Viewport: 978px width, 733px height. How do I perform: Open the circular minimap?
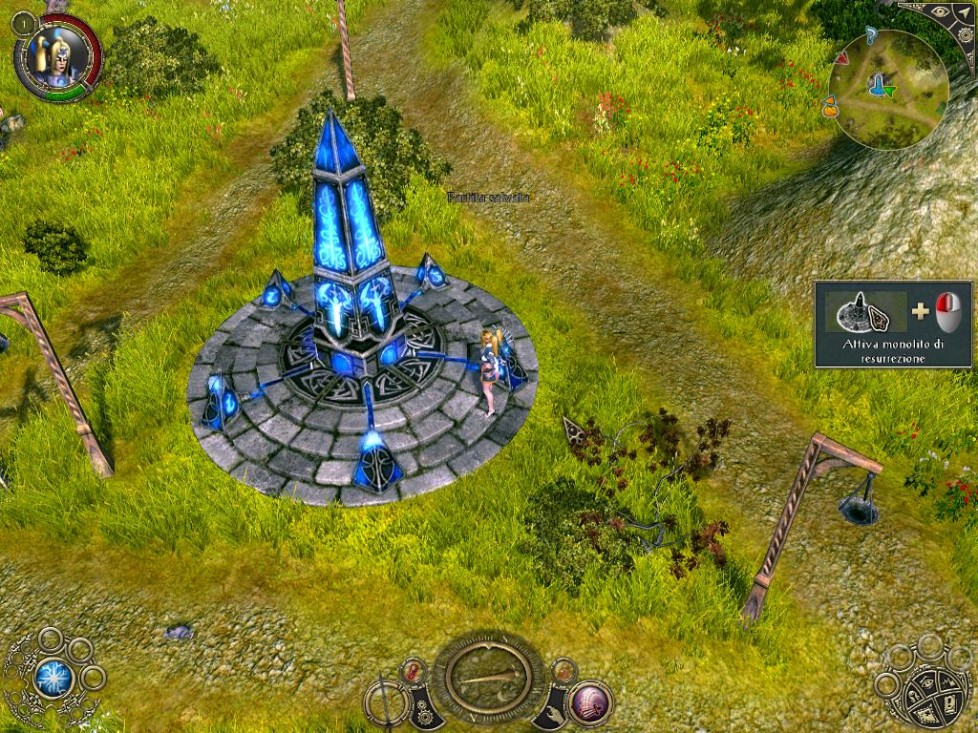[888, 90]
